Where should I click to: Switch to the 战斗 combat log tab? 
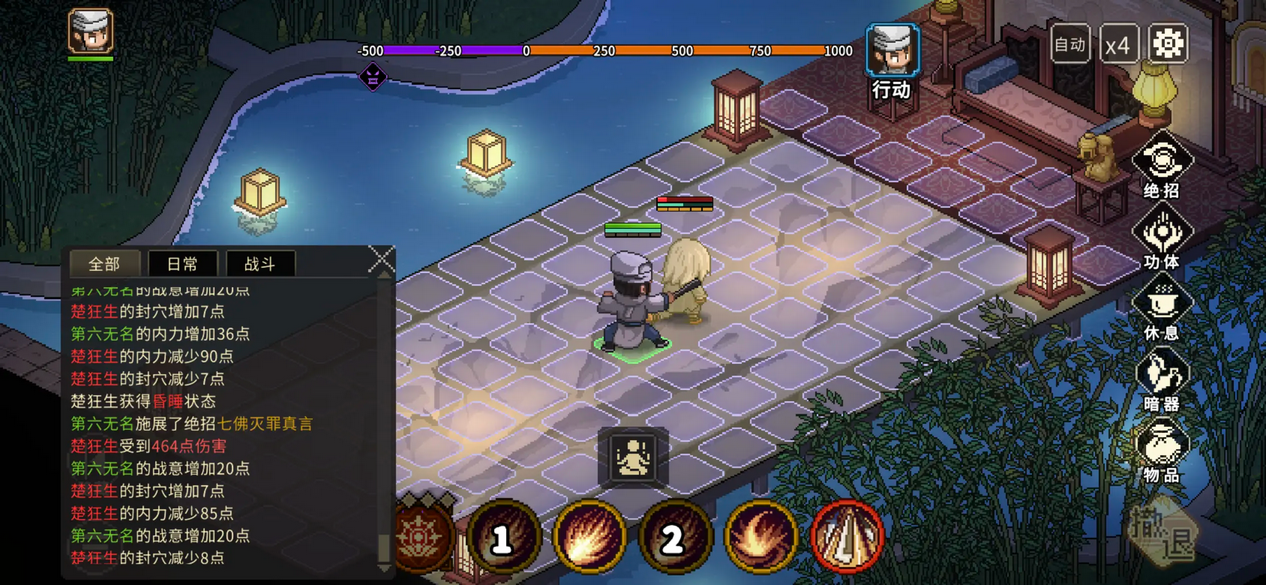259,264
